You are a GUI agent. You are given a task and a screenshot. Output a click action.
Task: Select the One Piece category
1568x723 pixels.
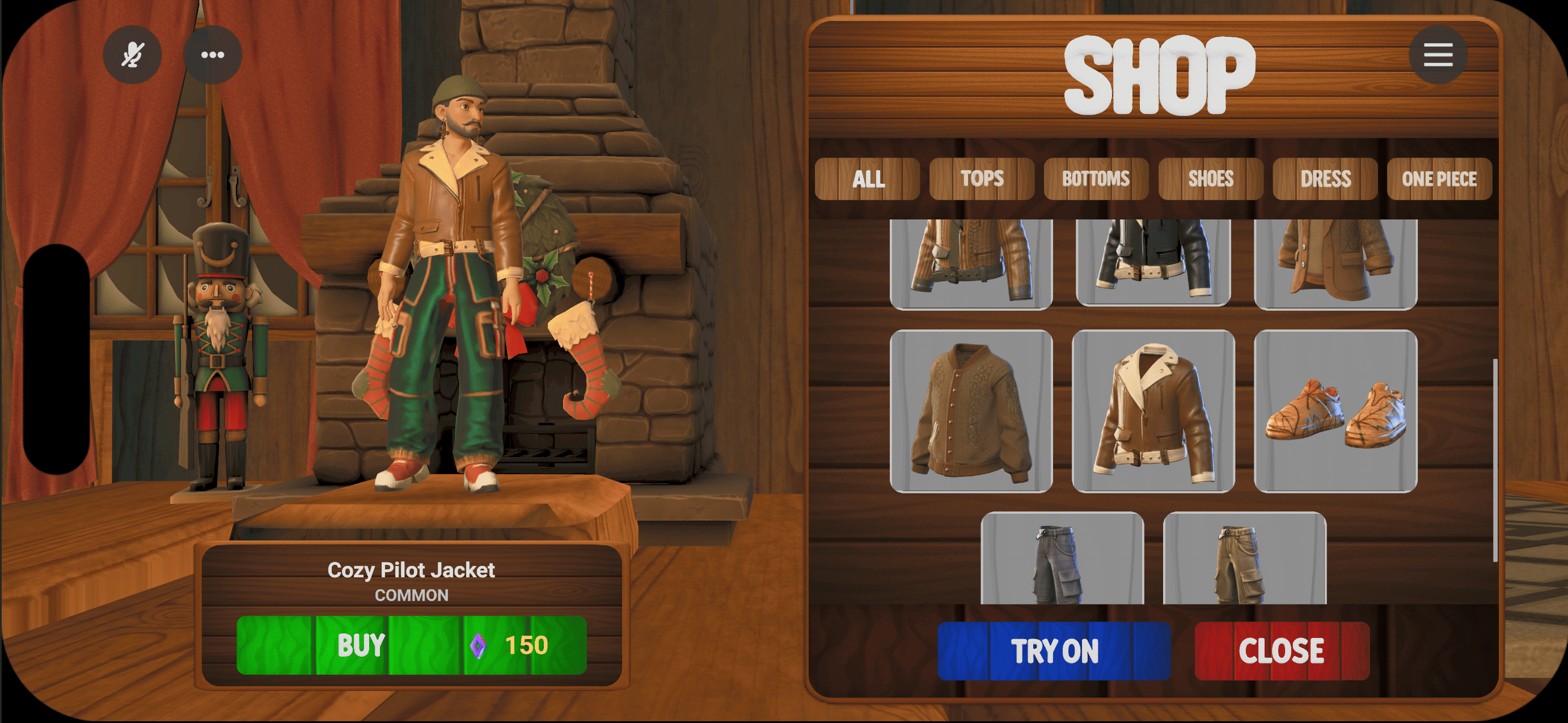[x=1439, y=179]
